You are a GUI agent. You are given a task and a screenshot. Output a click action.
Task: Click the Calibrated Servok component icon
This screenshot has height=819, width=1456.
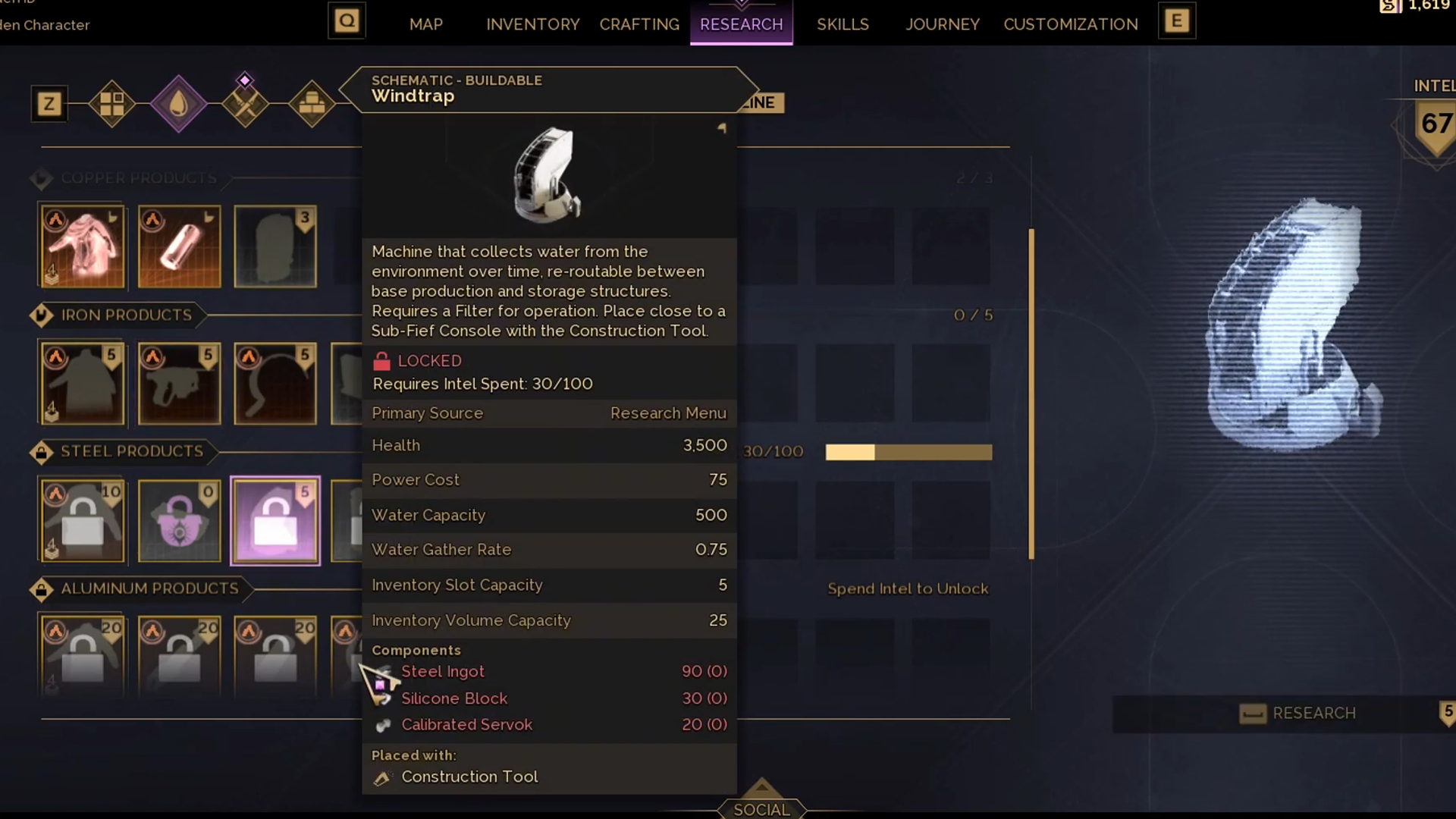pyautogui.click(x=383, y=725)
